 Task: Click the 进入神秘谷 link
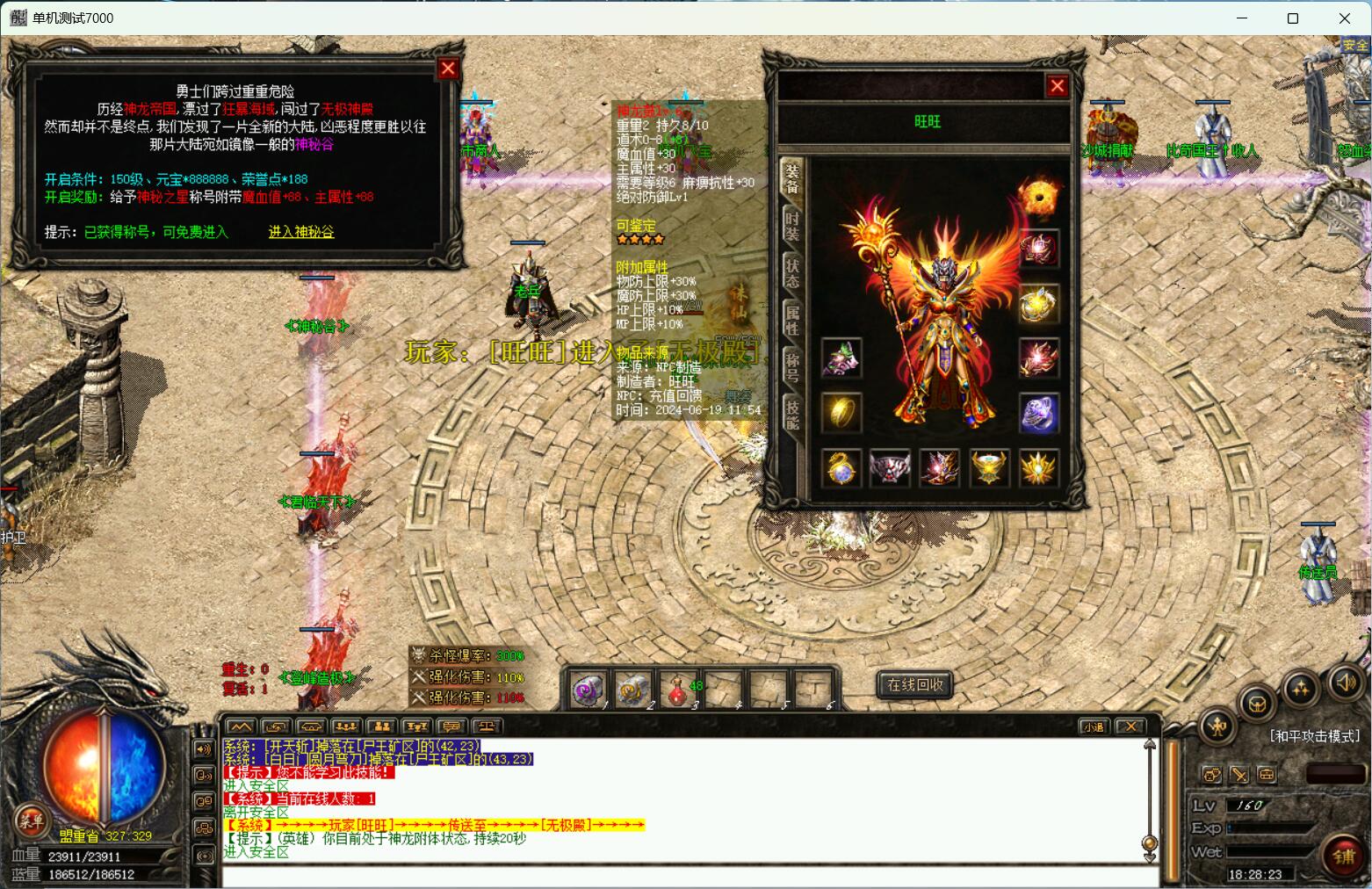point(301,232)
